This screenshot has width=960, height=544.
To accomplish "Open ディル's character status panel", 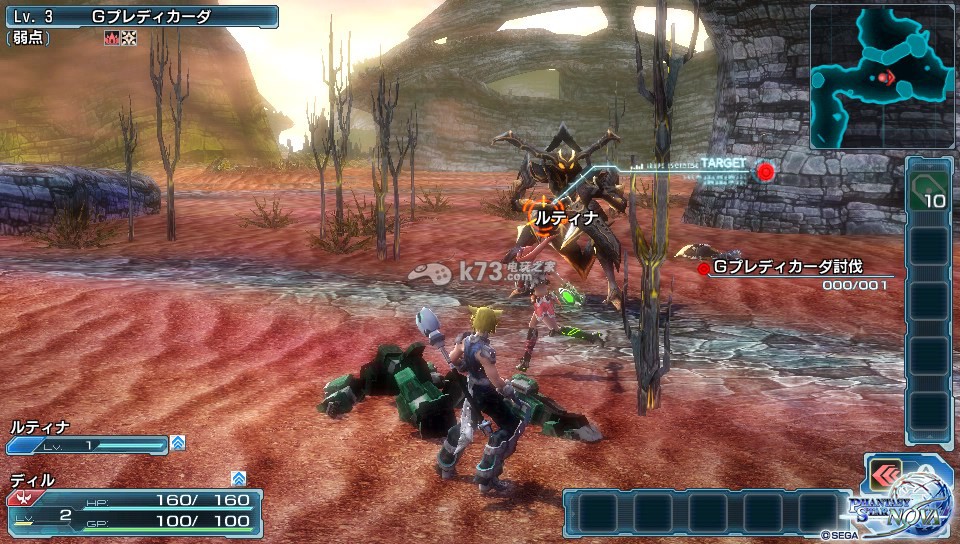I will coord(134,507).
